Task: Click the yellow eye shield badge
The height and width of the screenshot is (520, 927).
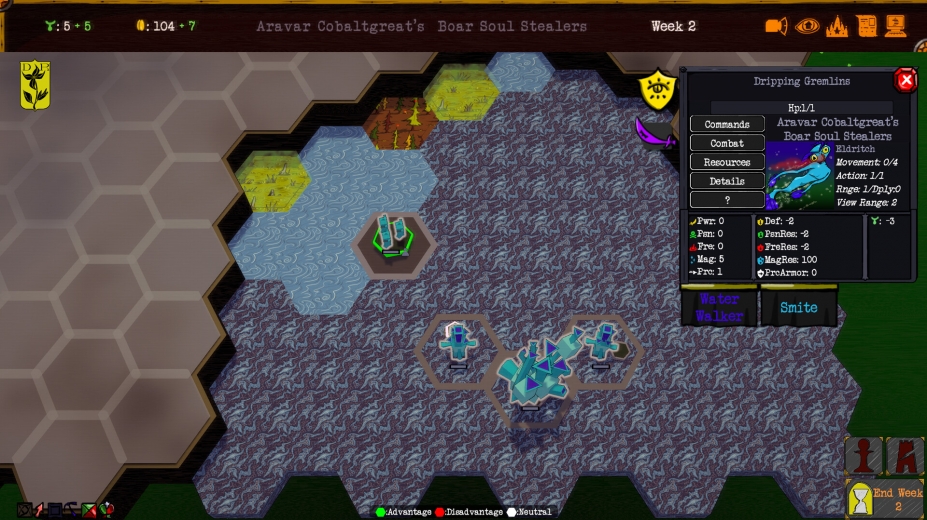Action: 656,88
